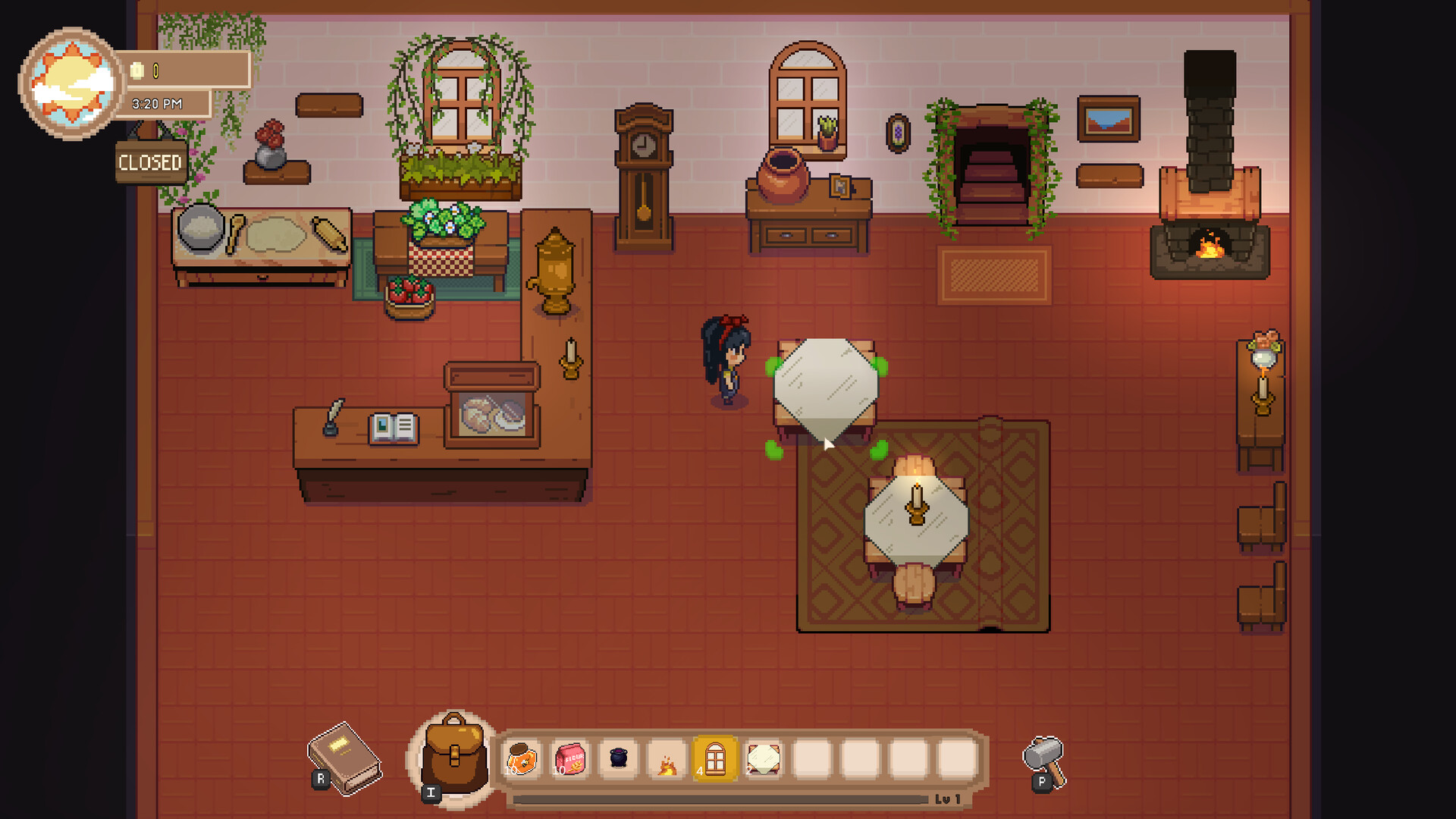
Task: Click the Lv 1 experience bar
Action: coord(720,798)
